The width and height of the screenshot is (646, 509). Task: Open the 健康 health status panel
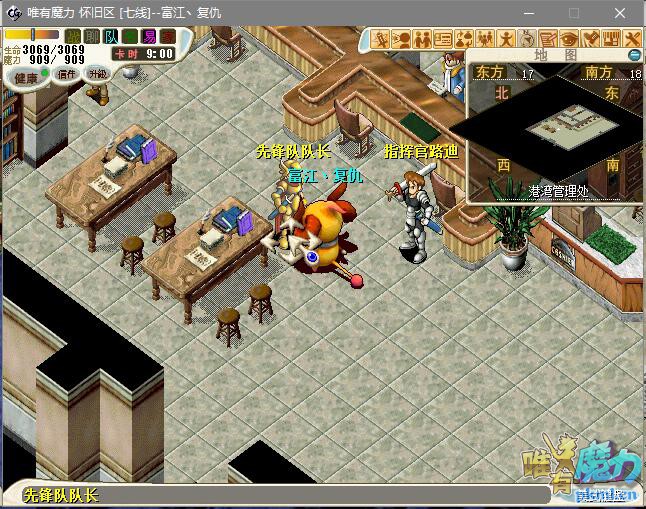[25, 77]
